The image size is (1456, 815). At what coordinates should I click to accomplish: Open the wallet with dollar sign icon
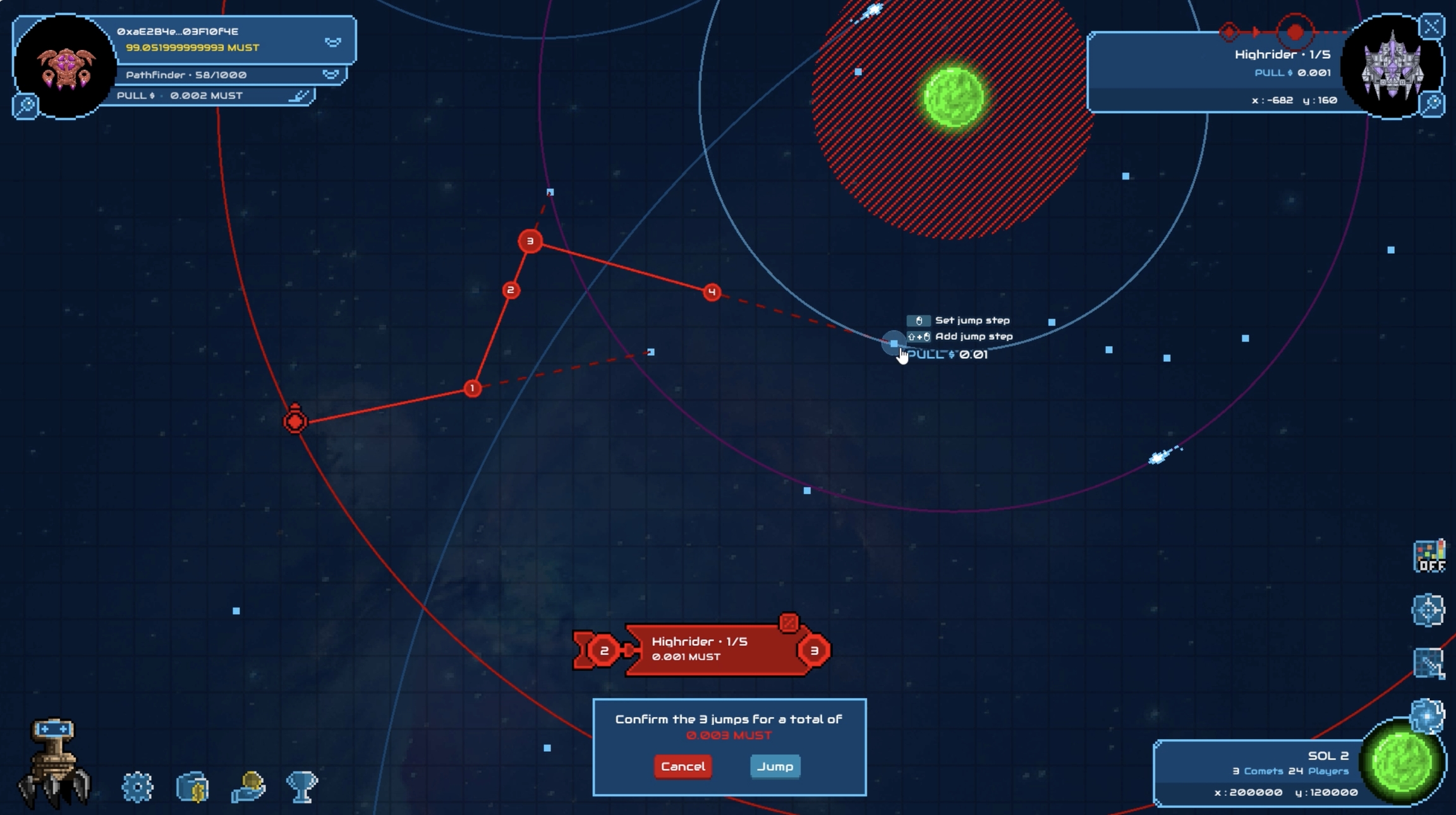(193, 787)
